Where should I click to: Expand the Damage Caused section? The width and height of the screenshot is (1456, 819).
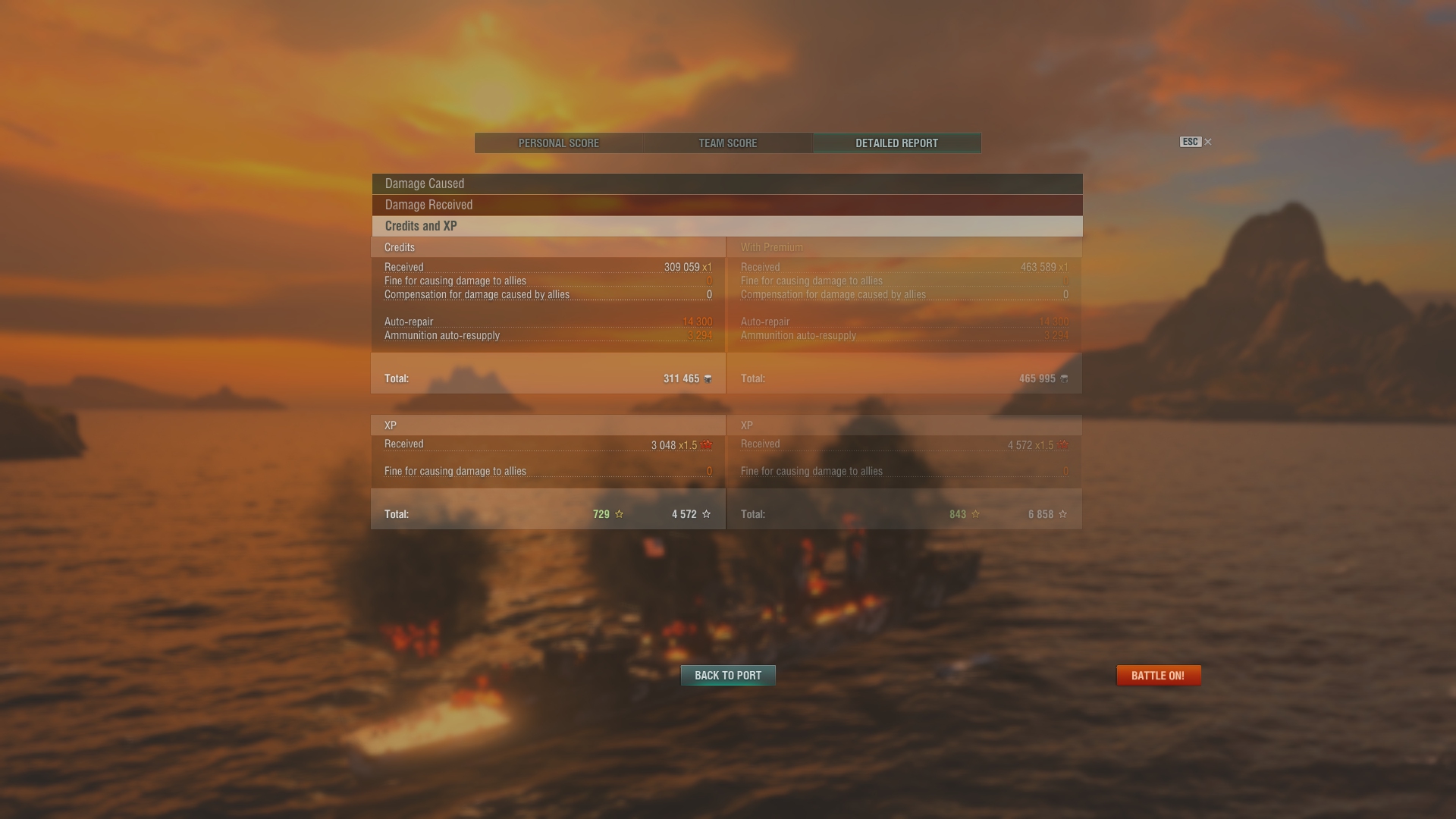coord(726,184)
